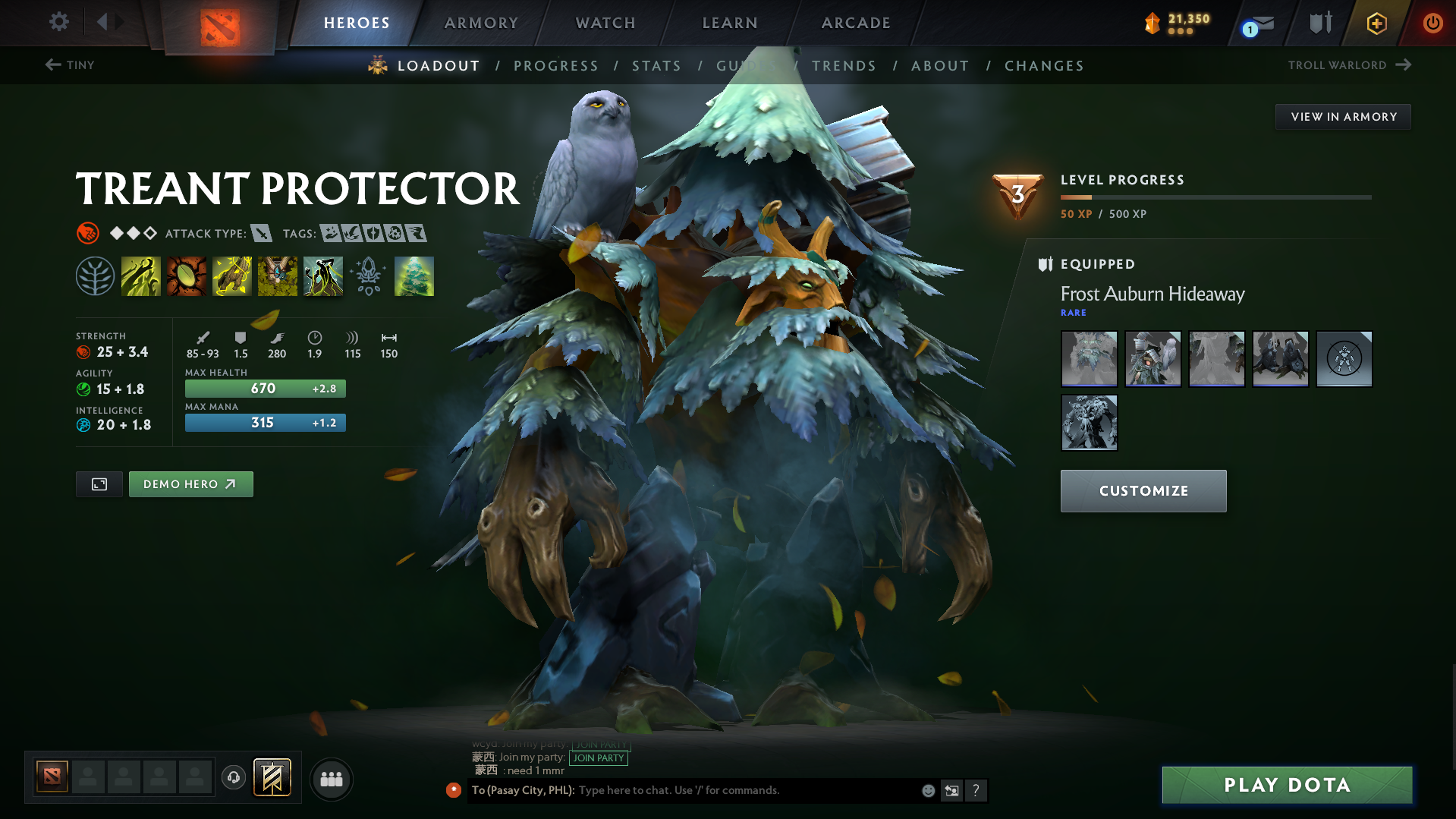1456x819 pixels.
Task: Select the first Frost Auburn Hideaway thumbnail
Action: (1089, 358)
